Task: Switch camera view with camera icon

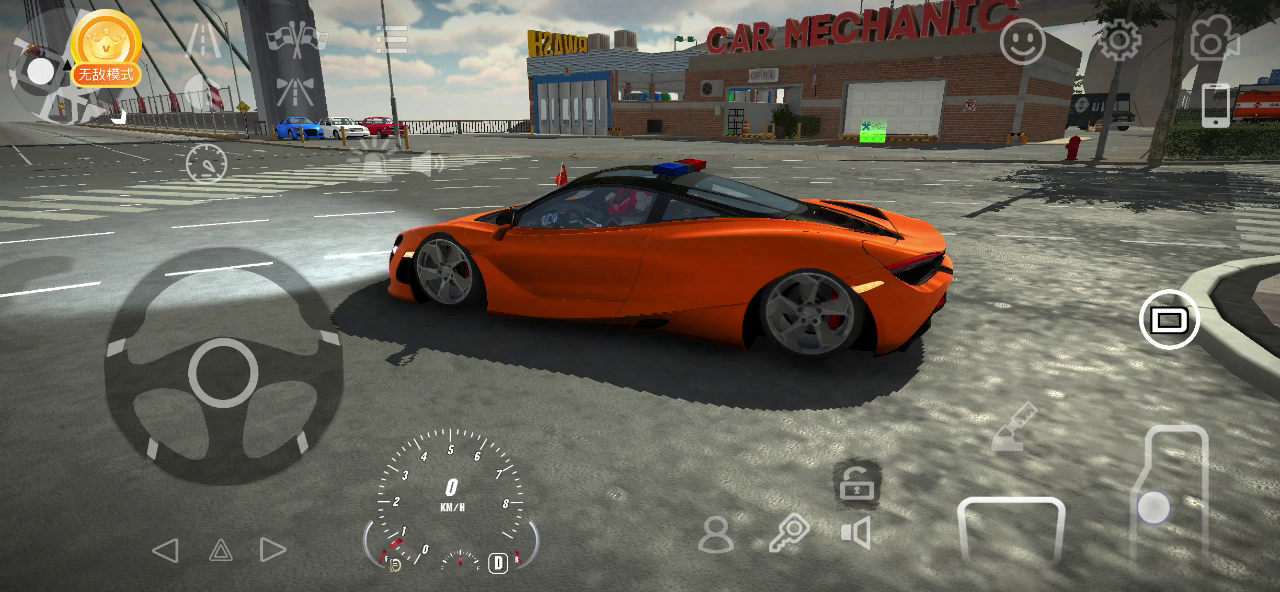Action: coord(1213,40)
